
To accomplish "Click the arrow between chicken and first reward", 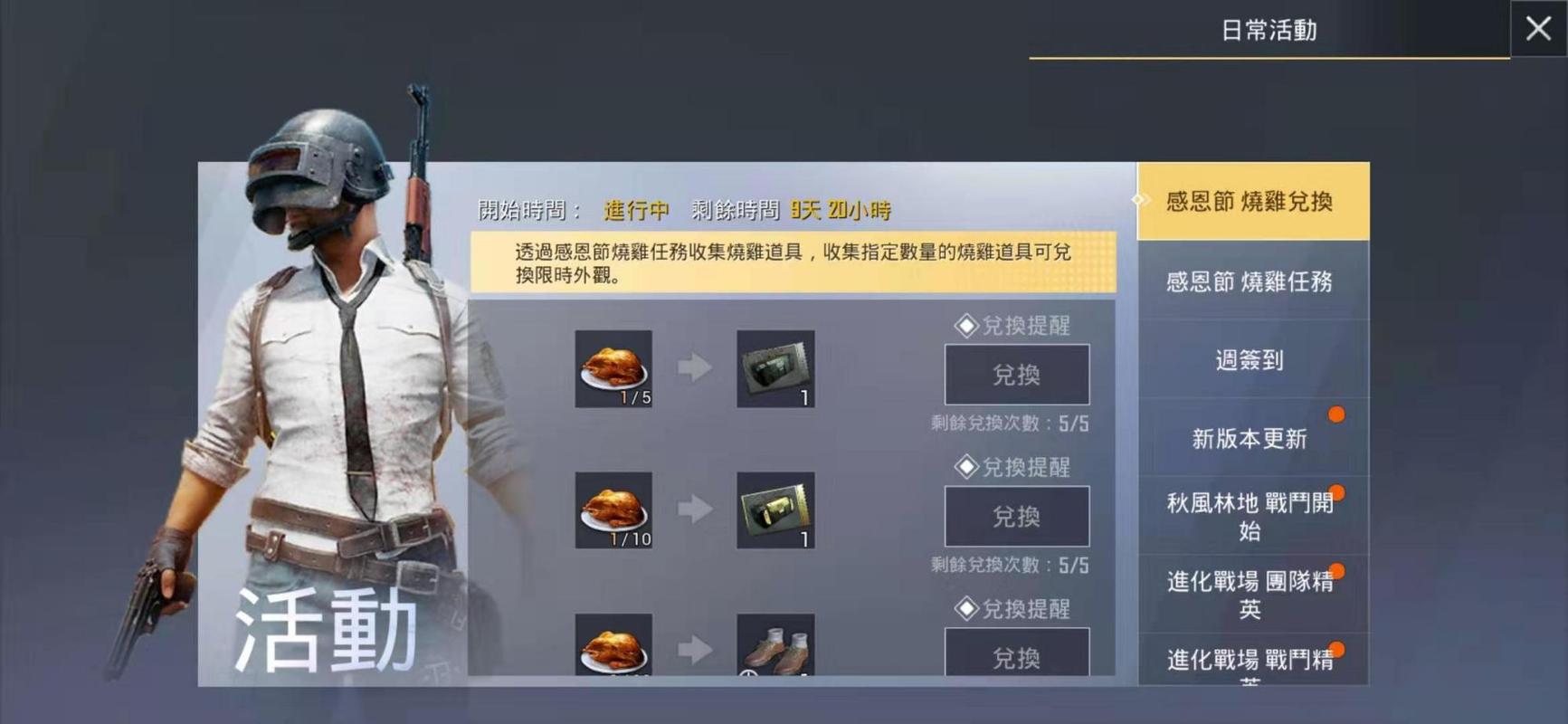I will click(x=694, y=367).
